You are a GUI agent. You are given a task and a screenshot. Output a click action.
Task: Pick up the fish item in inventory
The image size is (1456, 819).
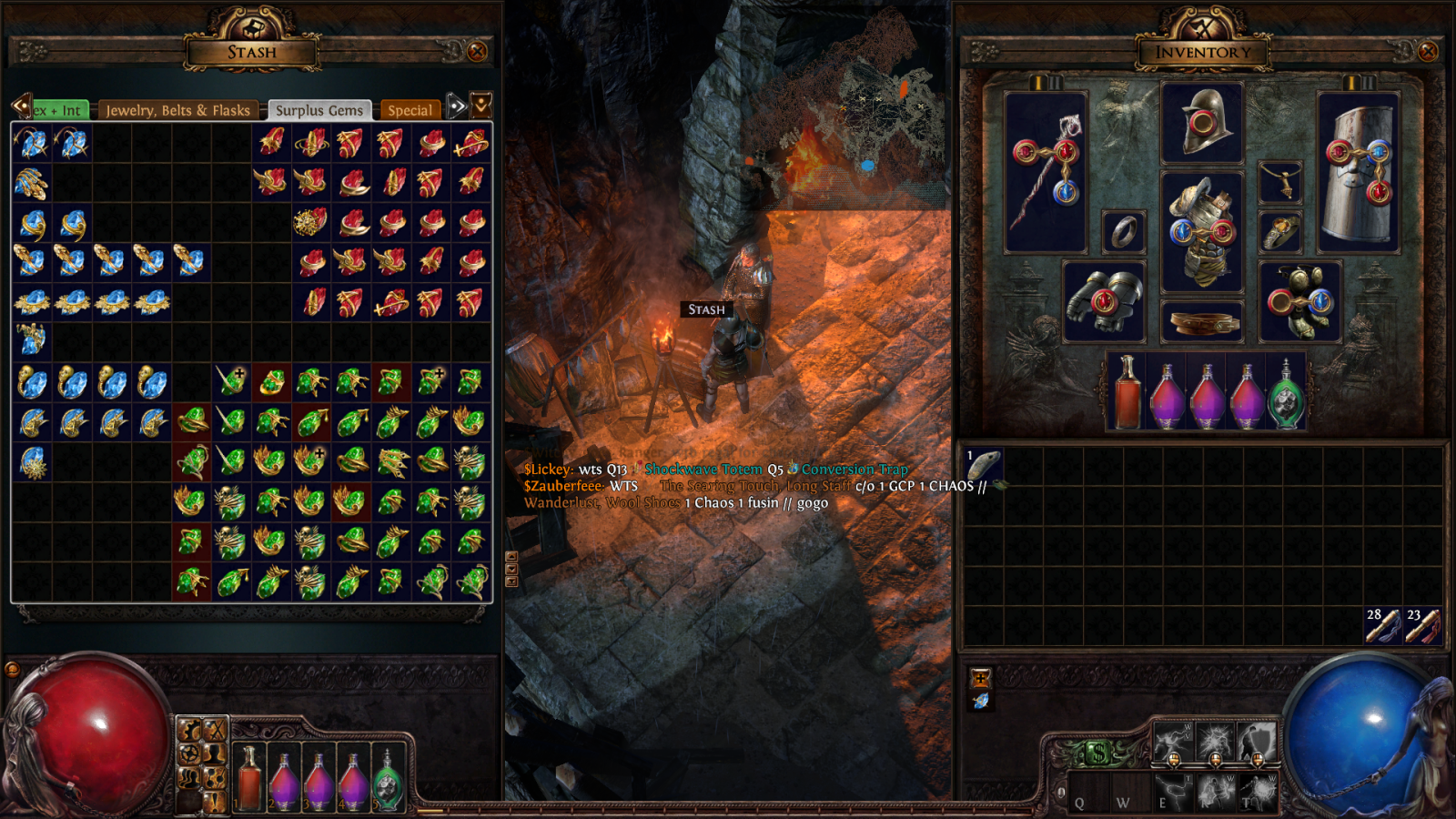984,465
